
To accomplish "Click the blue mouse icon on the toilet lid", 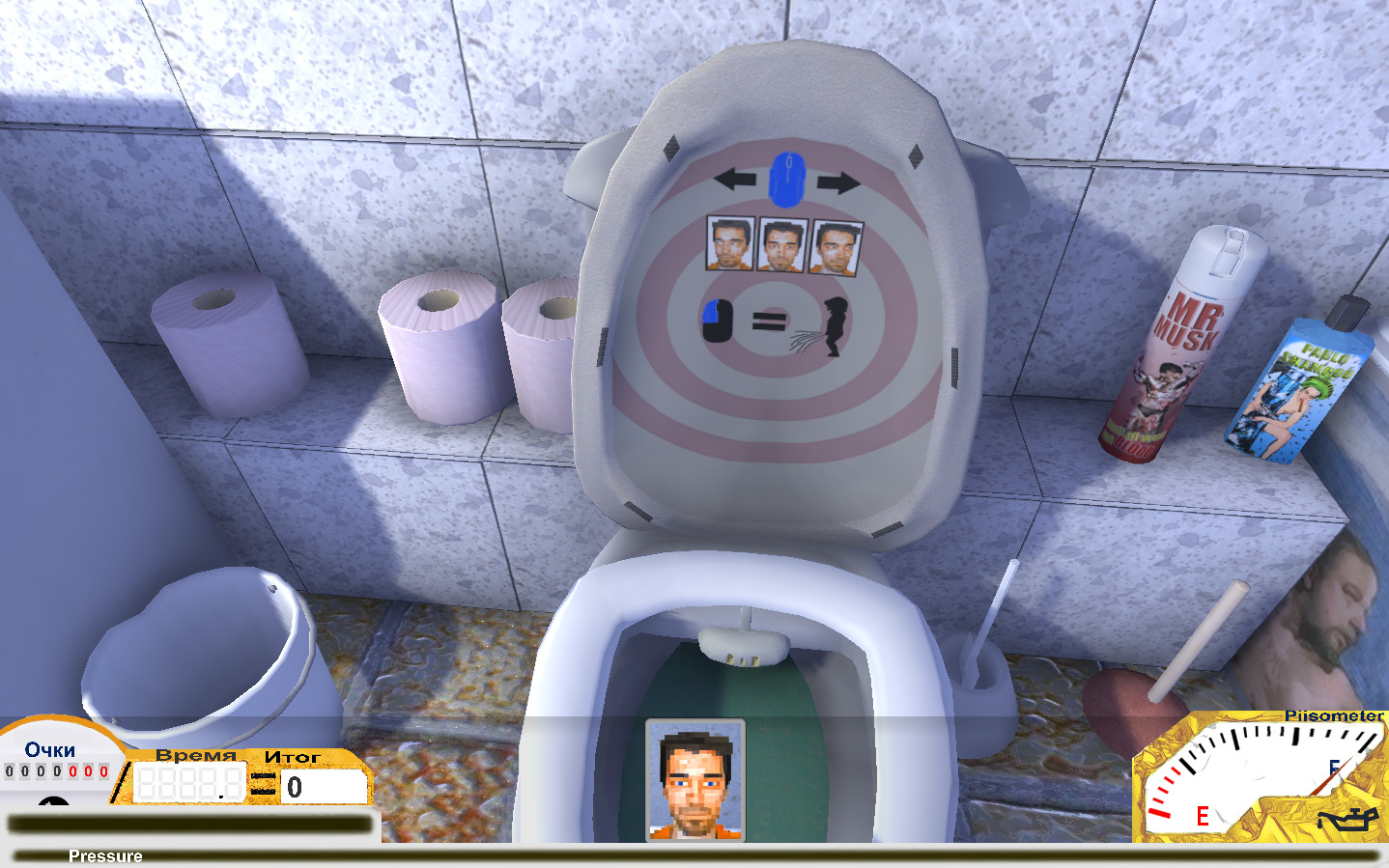I will point(787,179).
